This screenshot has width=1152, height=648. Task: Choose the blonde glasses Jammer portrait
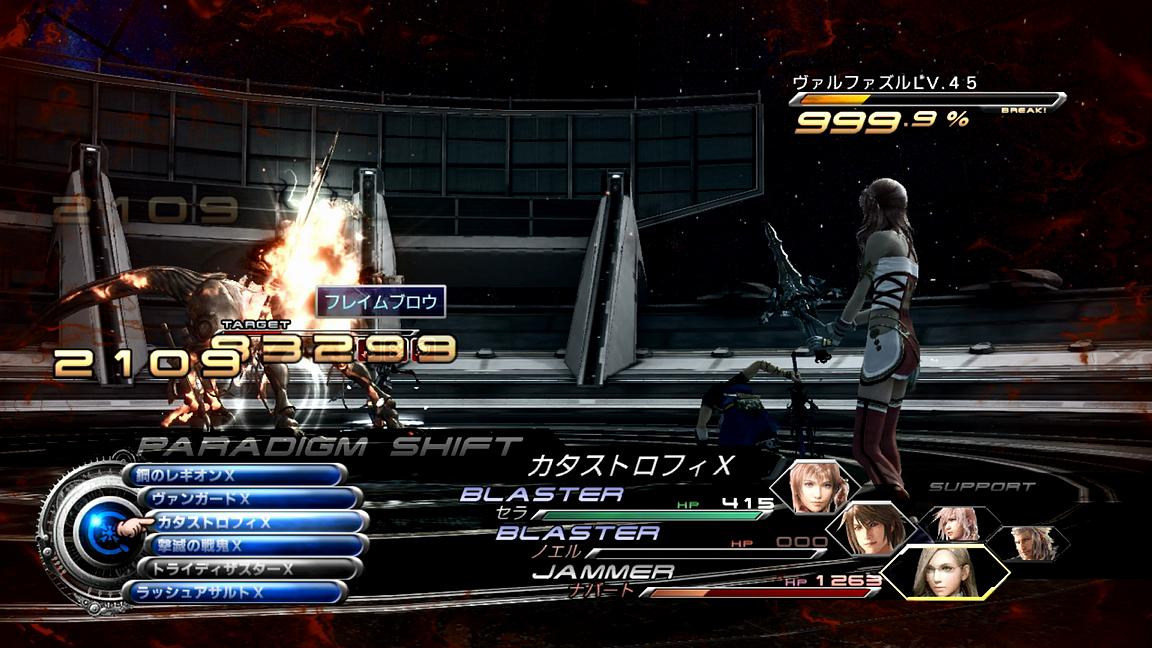pyautogui.click(x=942, y=572)
